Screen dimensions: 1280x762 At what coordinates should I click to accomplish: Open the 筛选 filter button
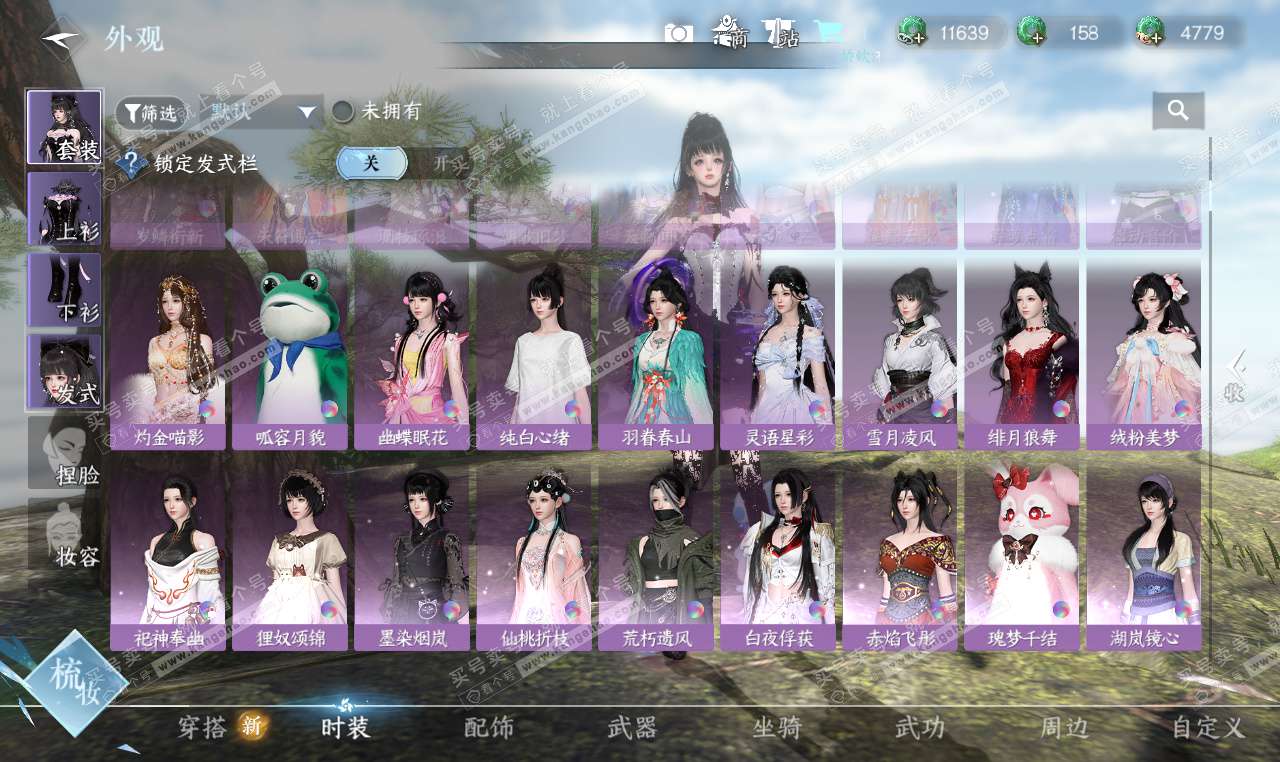[150, 113]
